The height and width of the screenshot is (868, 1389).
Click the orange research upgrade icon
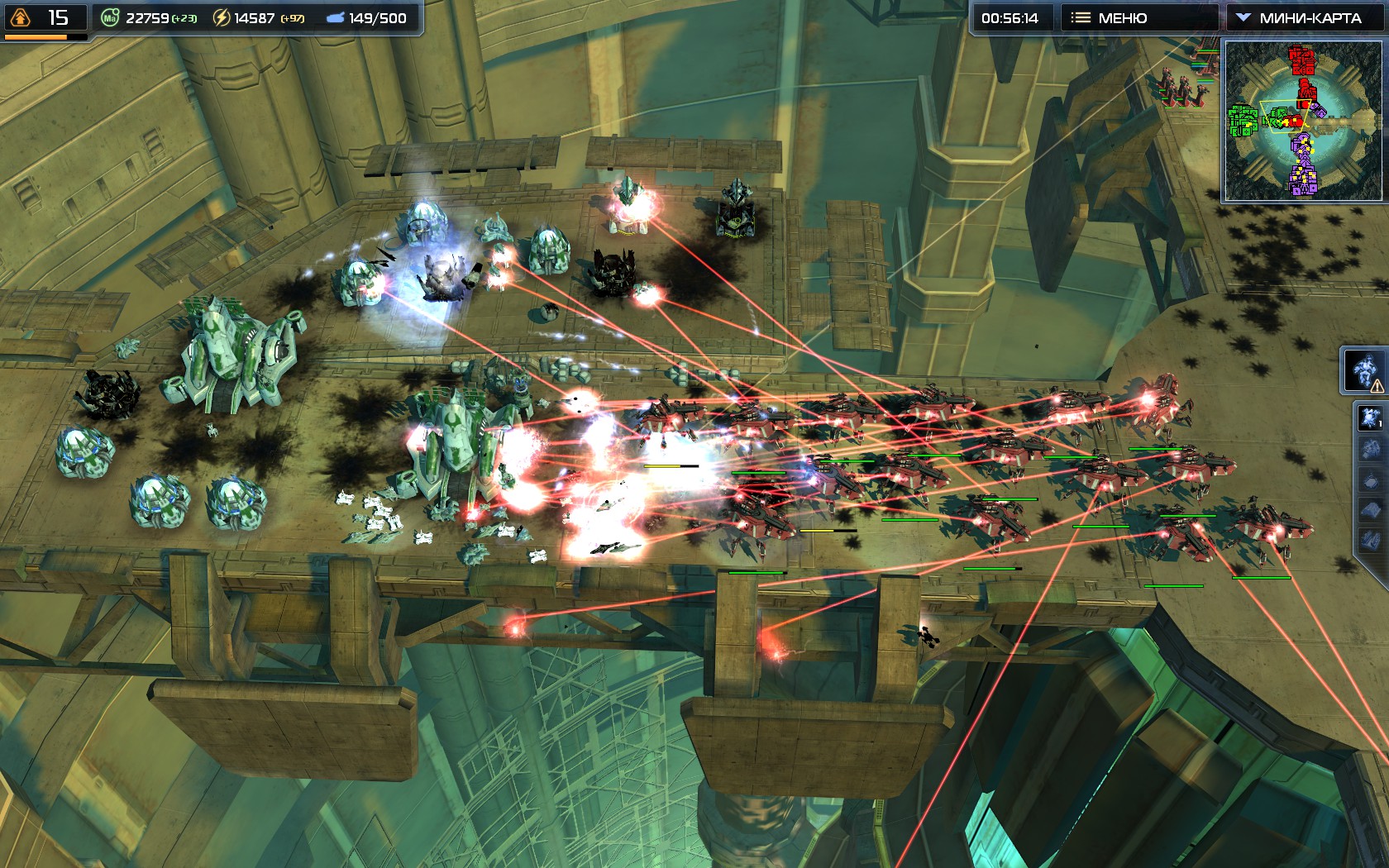tap(21, 17)
